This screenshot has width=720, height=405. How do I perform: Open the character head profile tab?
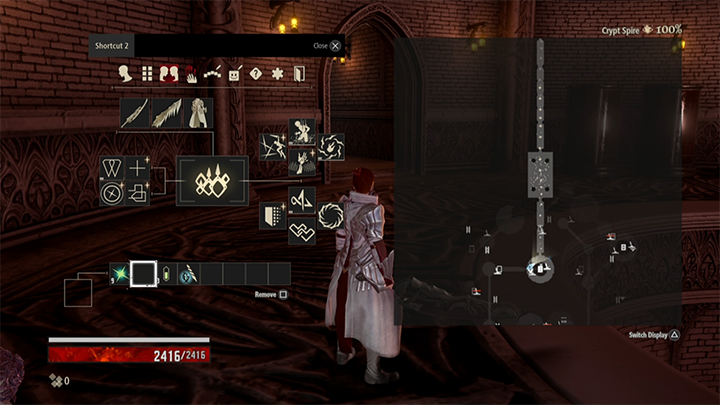126,73
